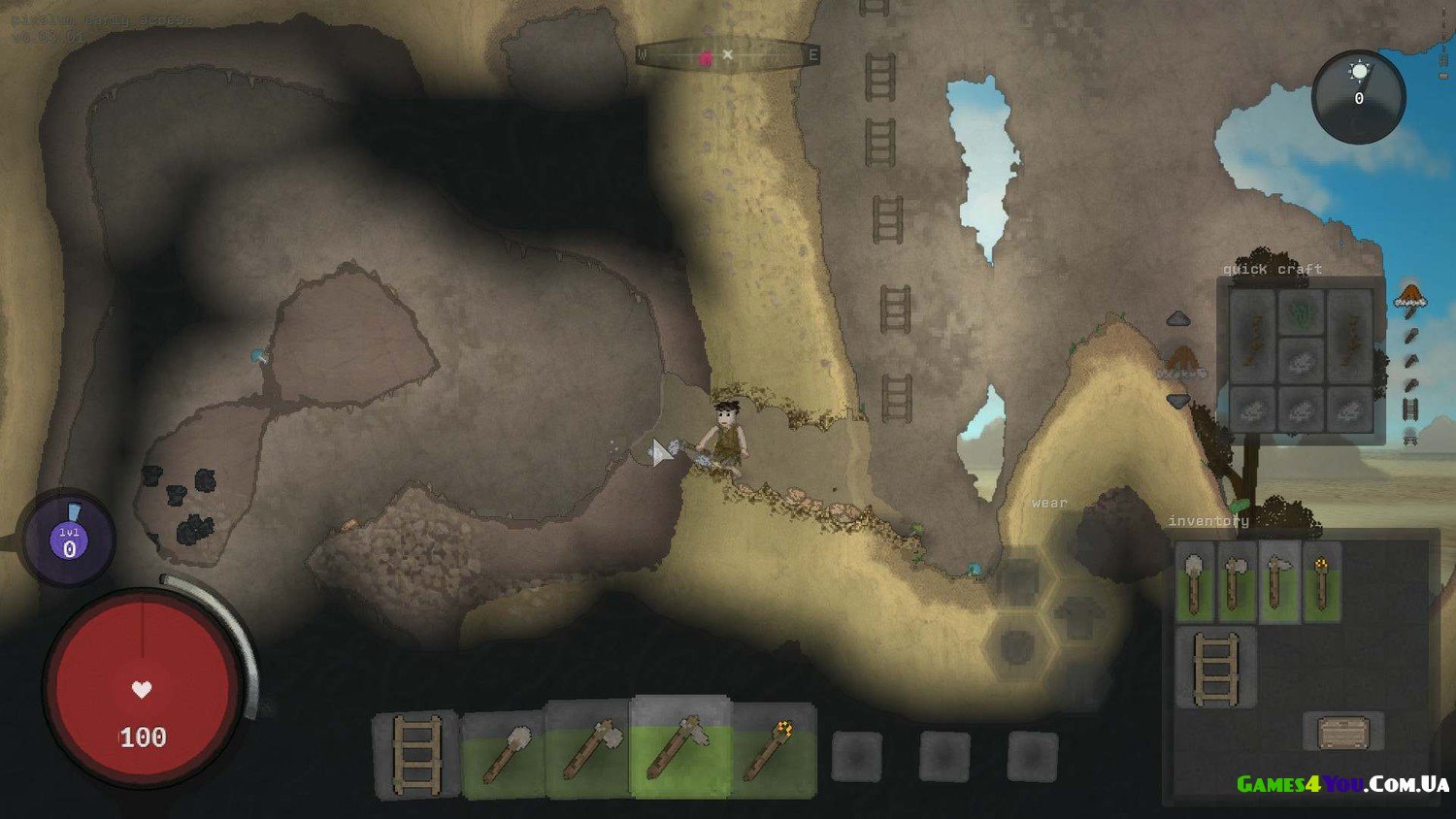This screenshot has height=819, width=1456.
Task: Choose the small ladder recipe beside quick craft
Action: 1410,409
